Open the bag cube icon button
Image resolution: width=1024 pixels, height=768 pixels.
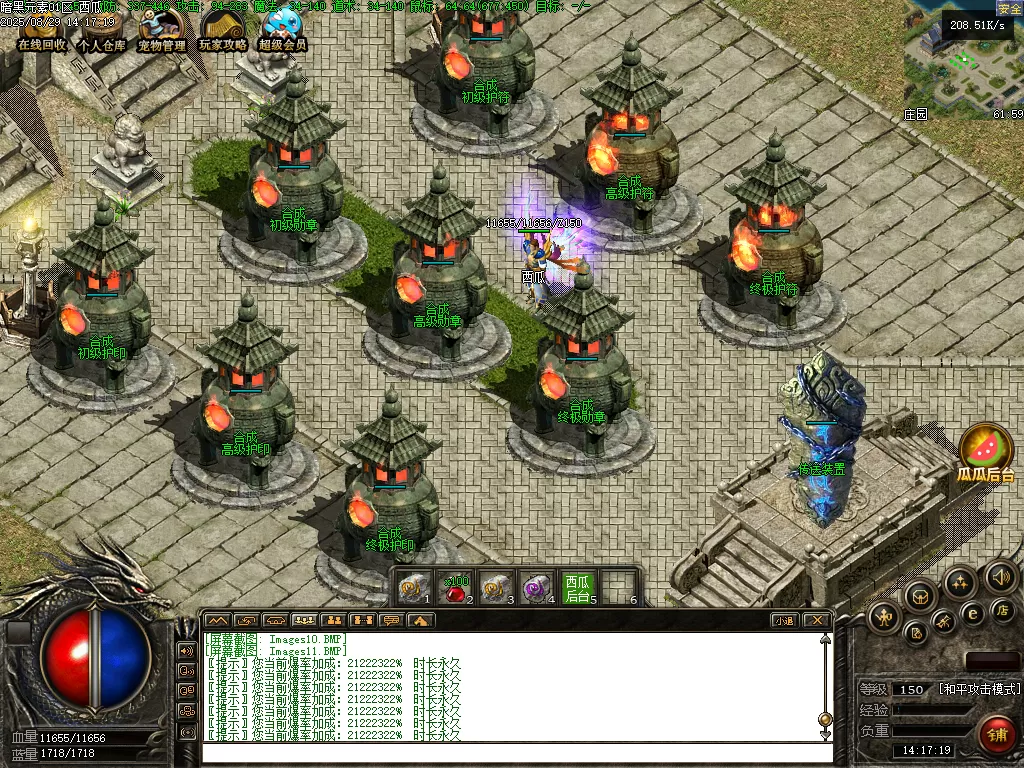coord(919,597)
